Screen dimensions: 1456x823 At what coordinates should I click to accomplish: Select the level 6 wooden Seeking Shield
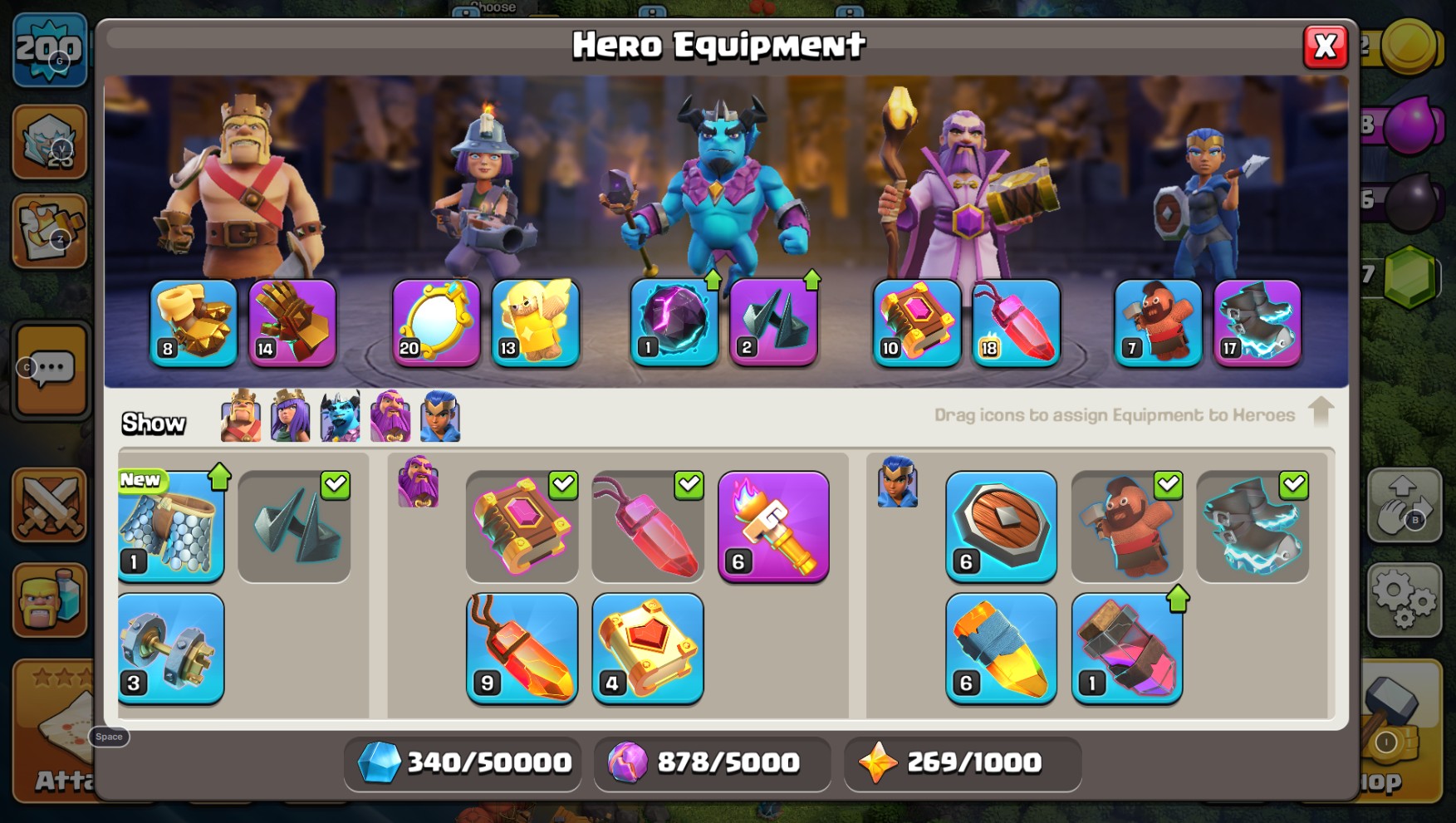click(1001, 527)
